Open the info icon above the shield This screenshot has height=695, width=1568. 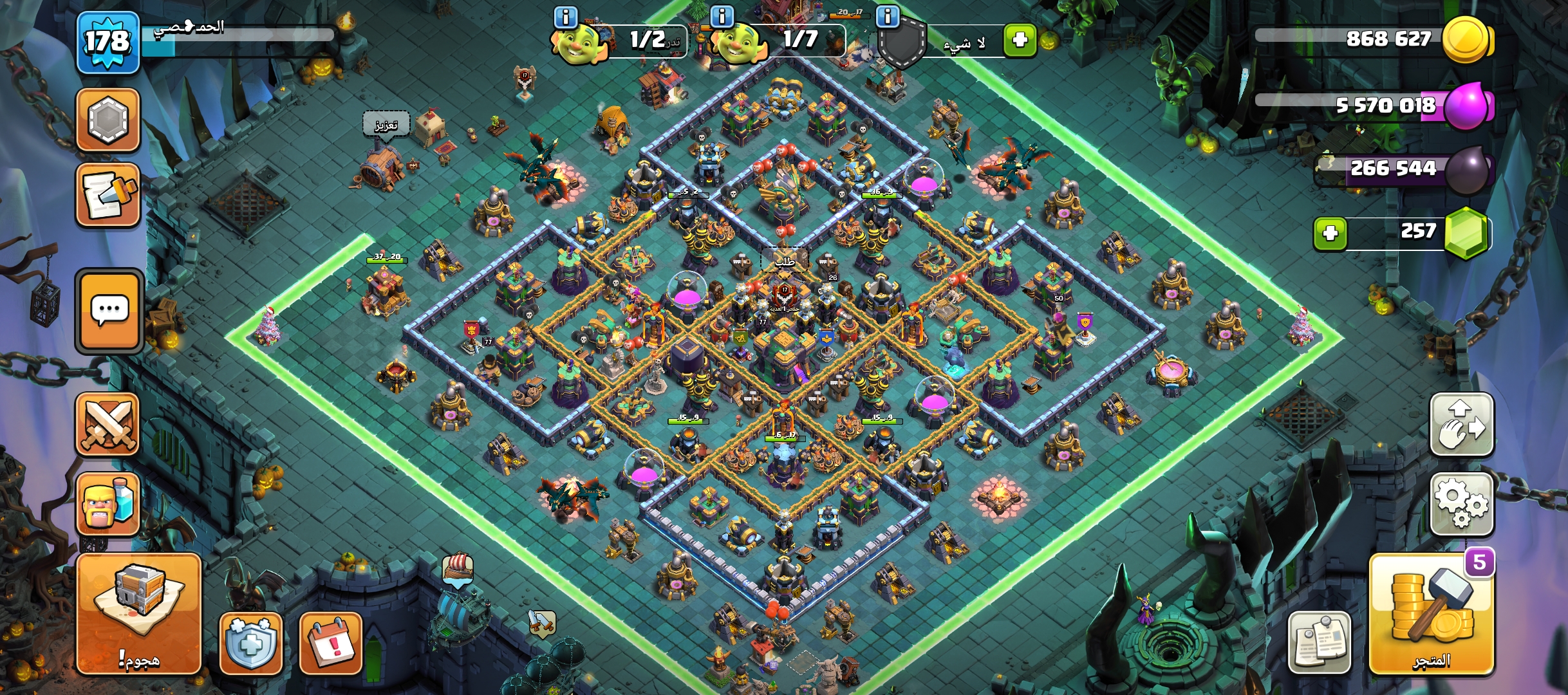click(888, 16)
